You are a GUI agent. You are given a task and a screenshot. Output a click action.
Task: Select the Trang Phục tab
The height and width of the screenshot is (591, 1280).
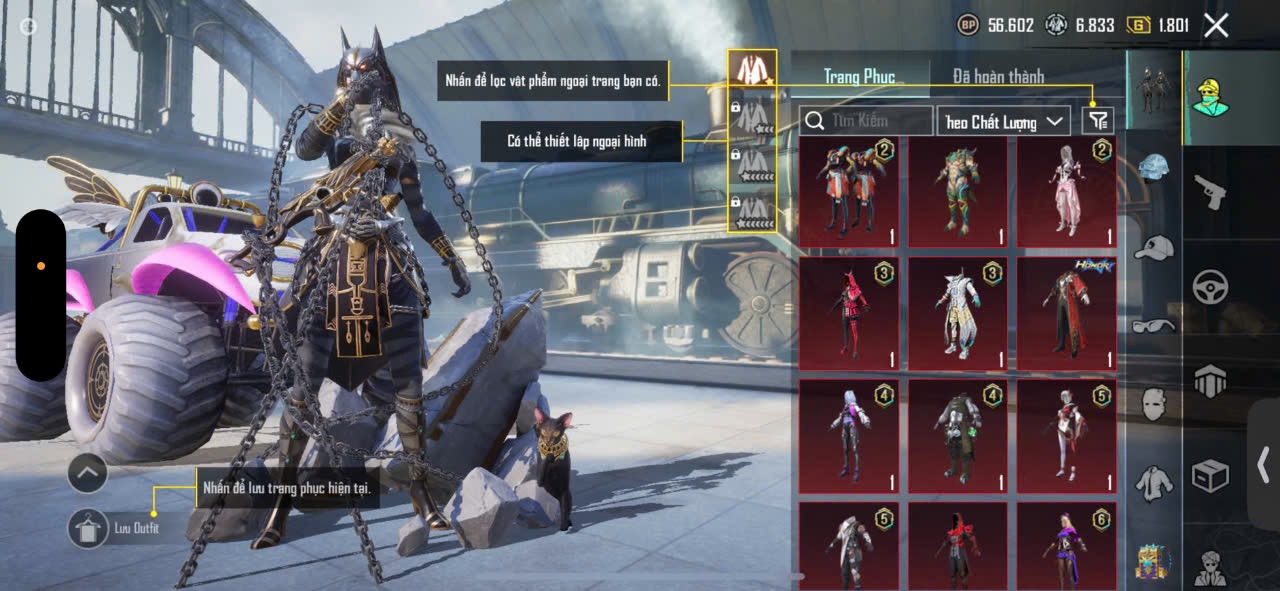pyautogui.click(x=859, y=76)
